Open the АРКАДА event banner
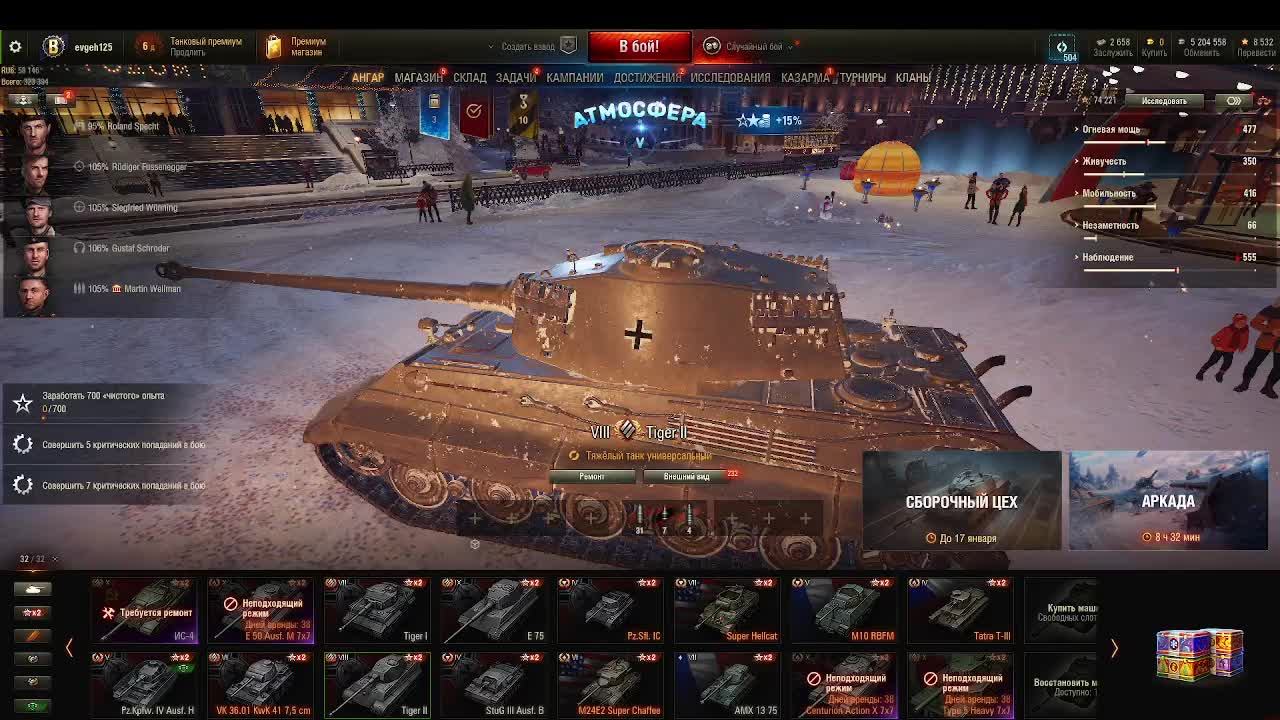Image resolution: width=1280 pixels, height=720 pixels. (x=1168, y=501)
